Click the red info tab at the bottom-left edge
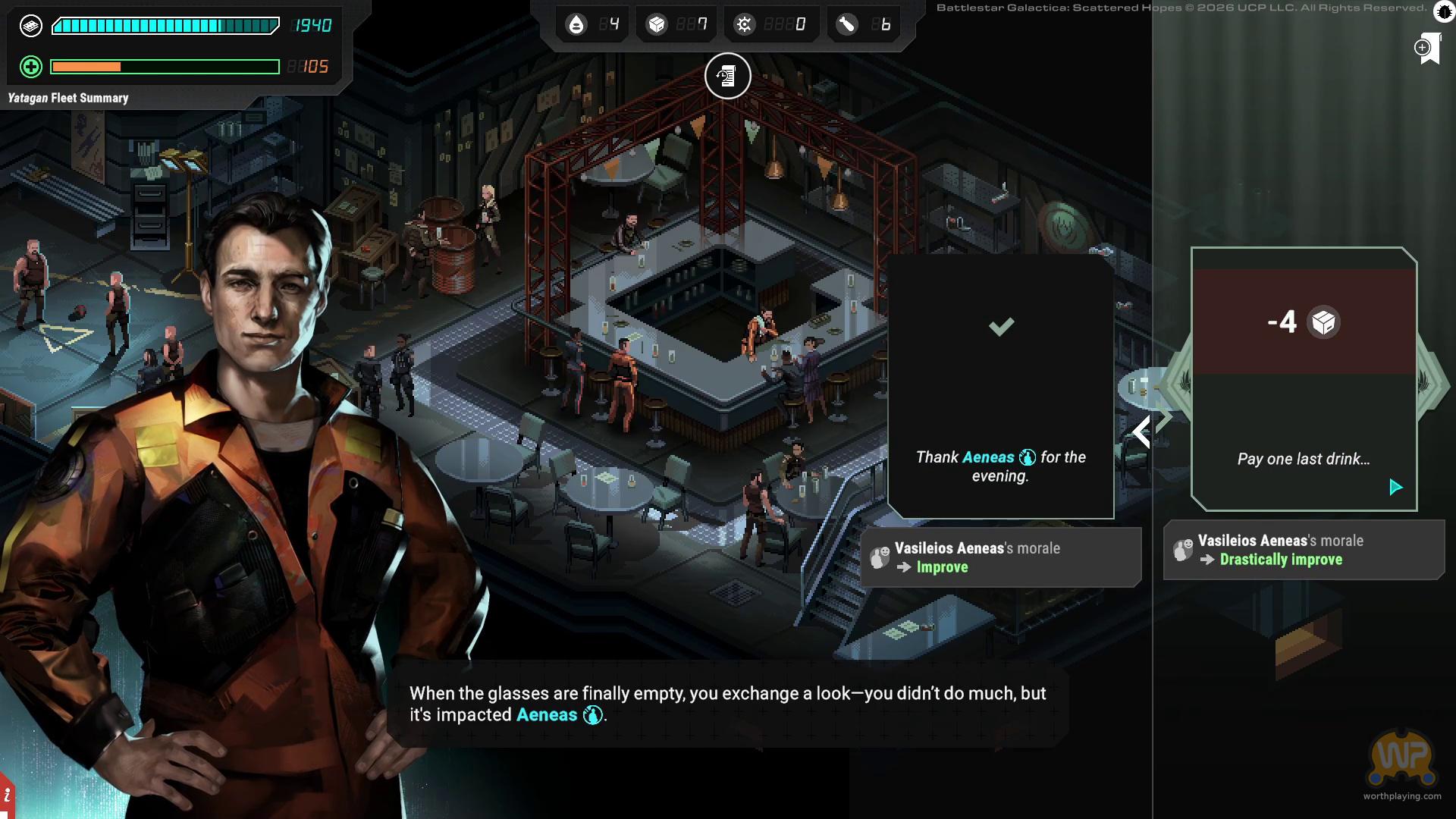The width and height of the screenshot is (1456, 819). tap(6, 796)
